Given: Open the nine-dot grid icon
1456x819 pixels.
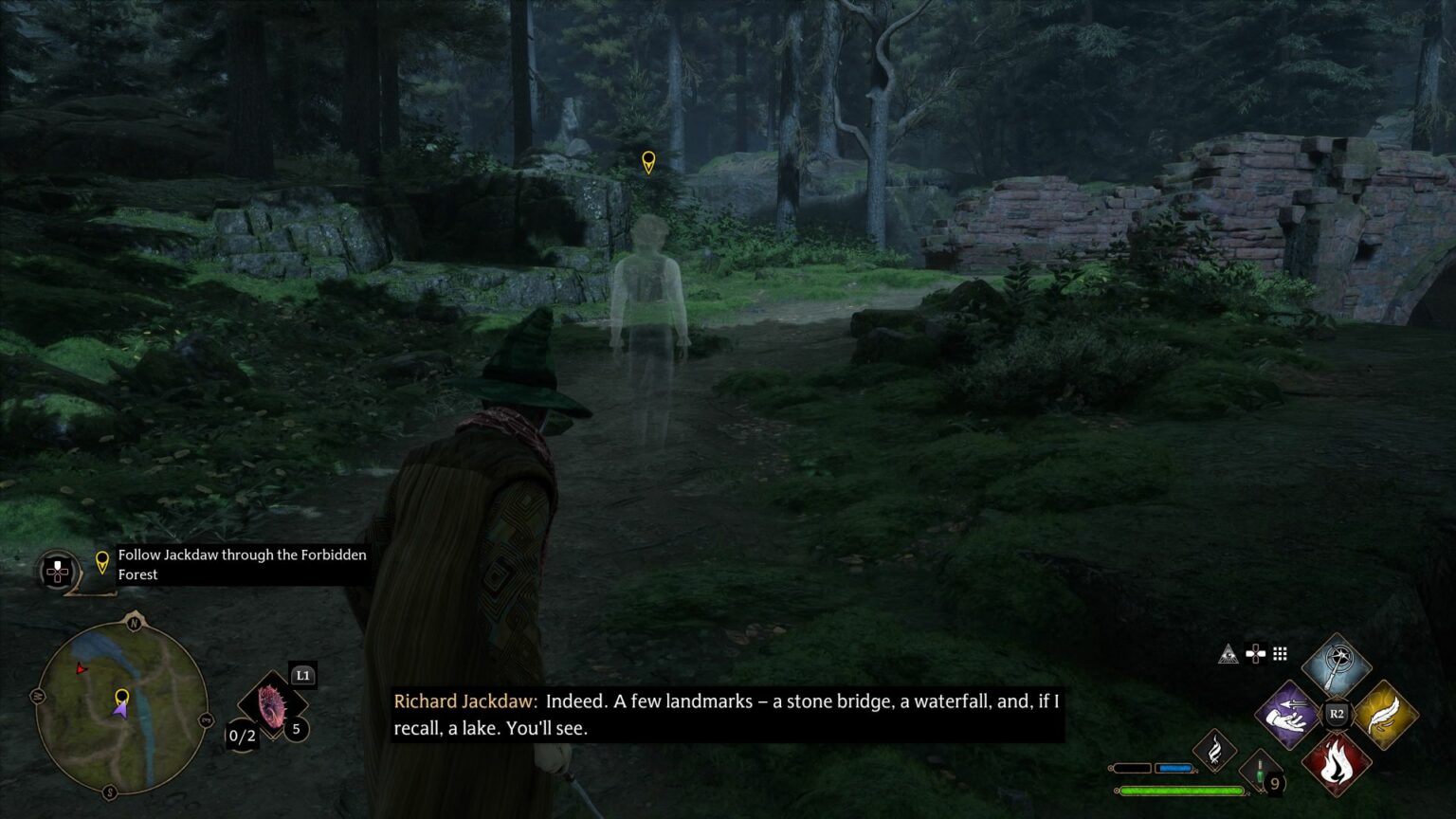Looking at the screenshot, I should point(1281,653).
